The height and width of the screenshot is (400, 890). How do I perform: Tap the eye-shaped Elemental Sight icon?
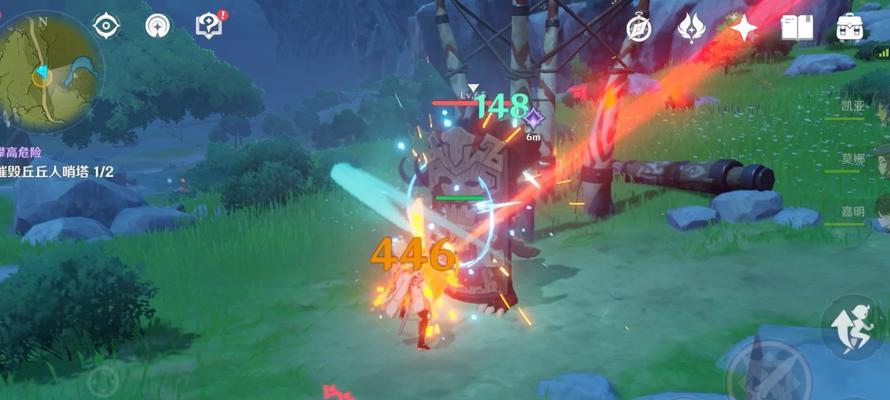(106, 26)
